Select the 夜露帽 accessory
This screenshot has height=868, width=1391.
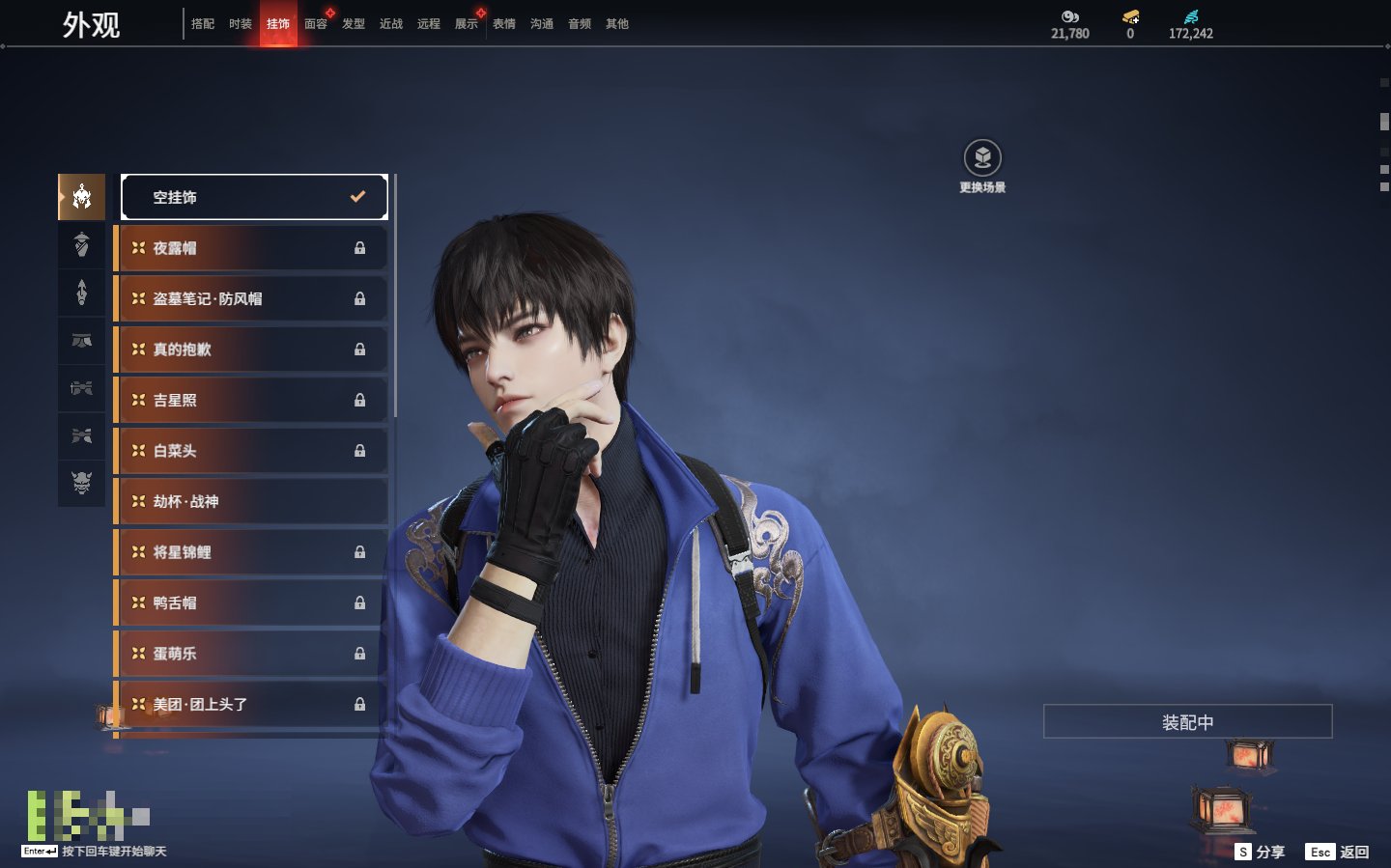click(251, 248)
